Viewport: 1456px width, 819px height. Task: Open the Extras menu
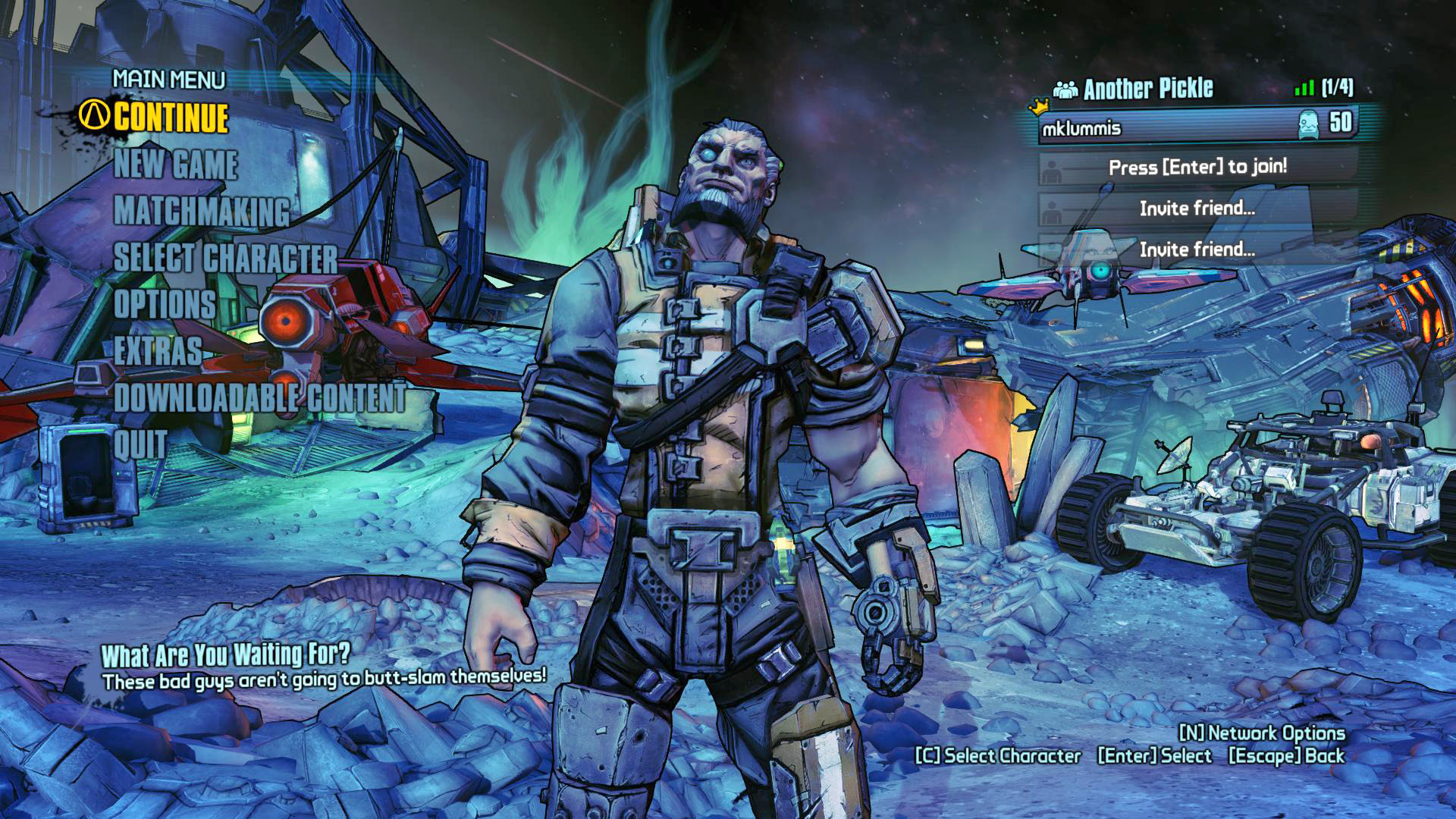click(x=158, y=351)
